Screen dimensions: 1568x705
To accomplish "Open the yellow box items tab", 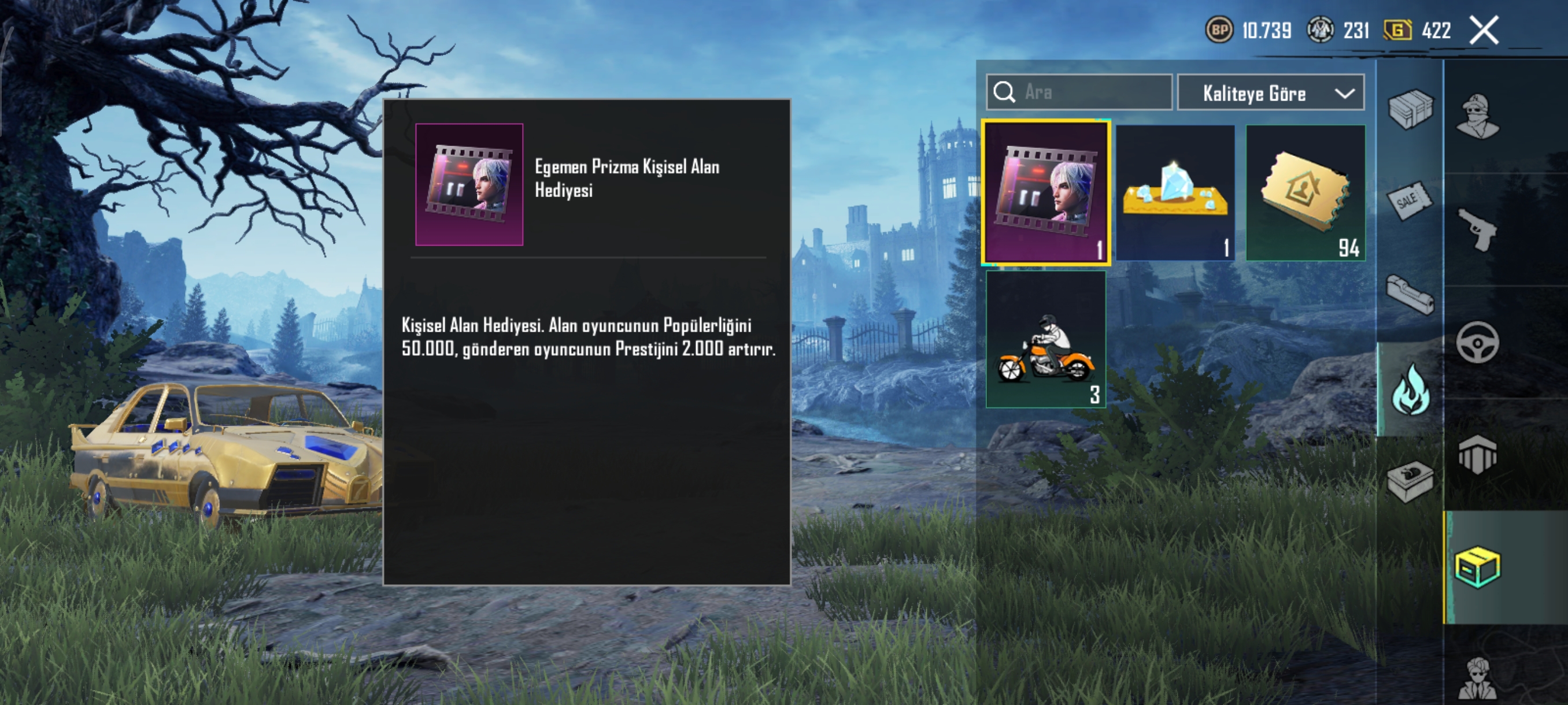I will [1477, 567].
